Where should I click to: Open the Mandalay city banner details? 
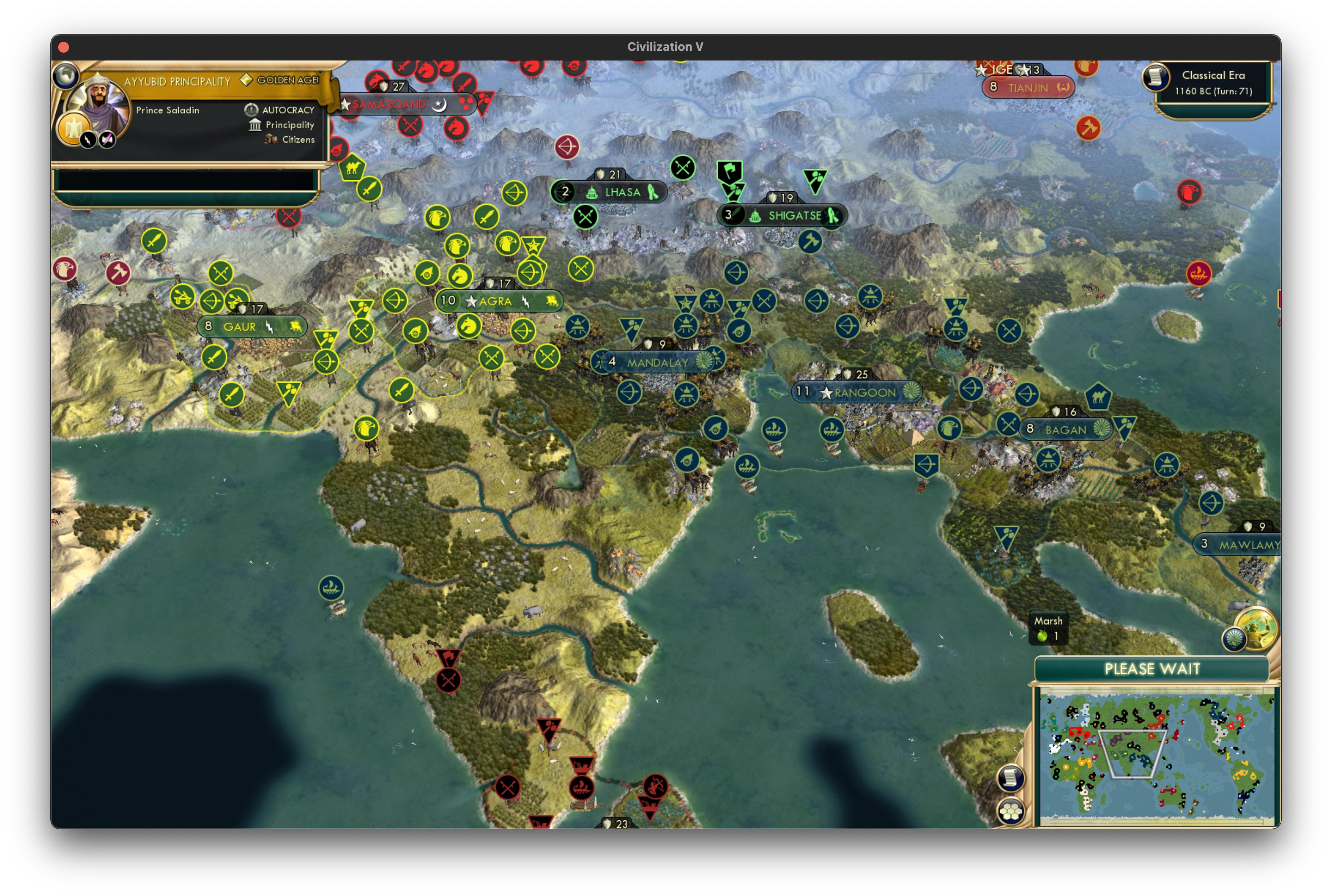pyautogui.click(x=656, y=361)
